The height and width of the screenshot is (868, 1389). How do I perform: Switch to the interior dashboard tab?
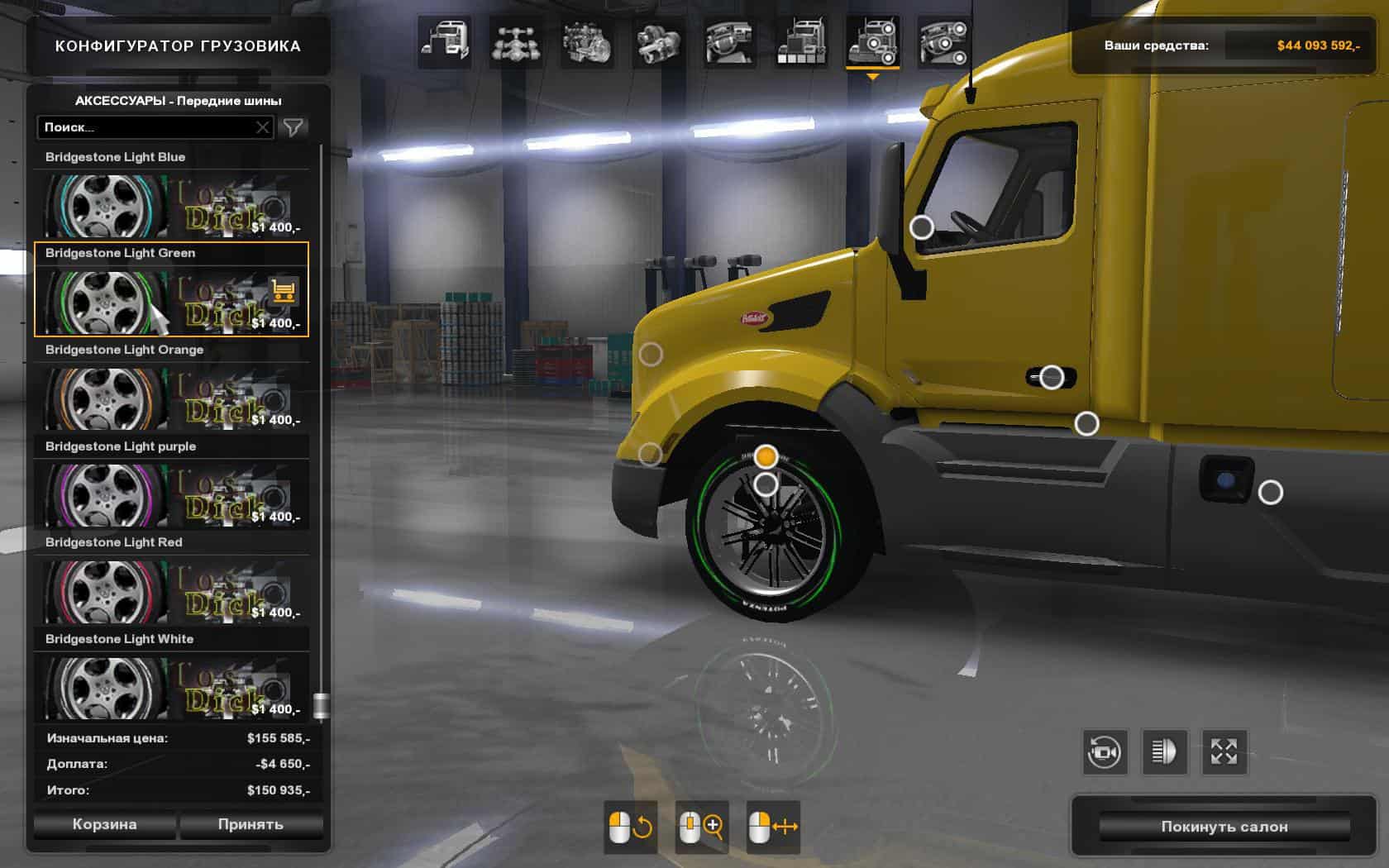(729, 43)
